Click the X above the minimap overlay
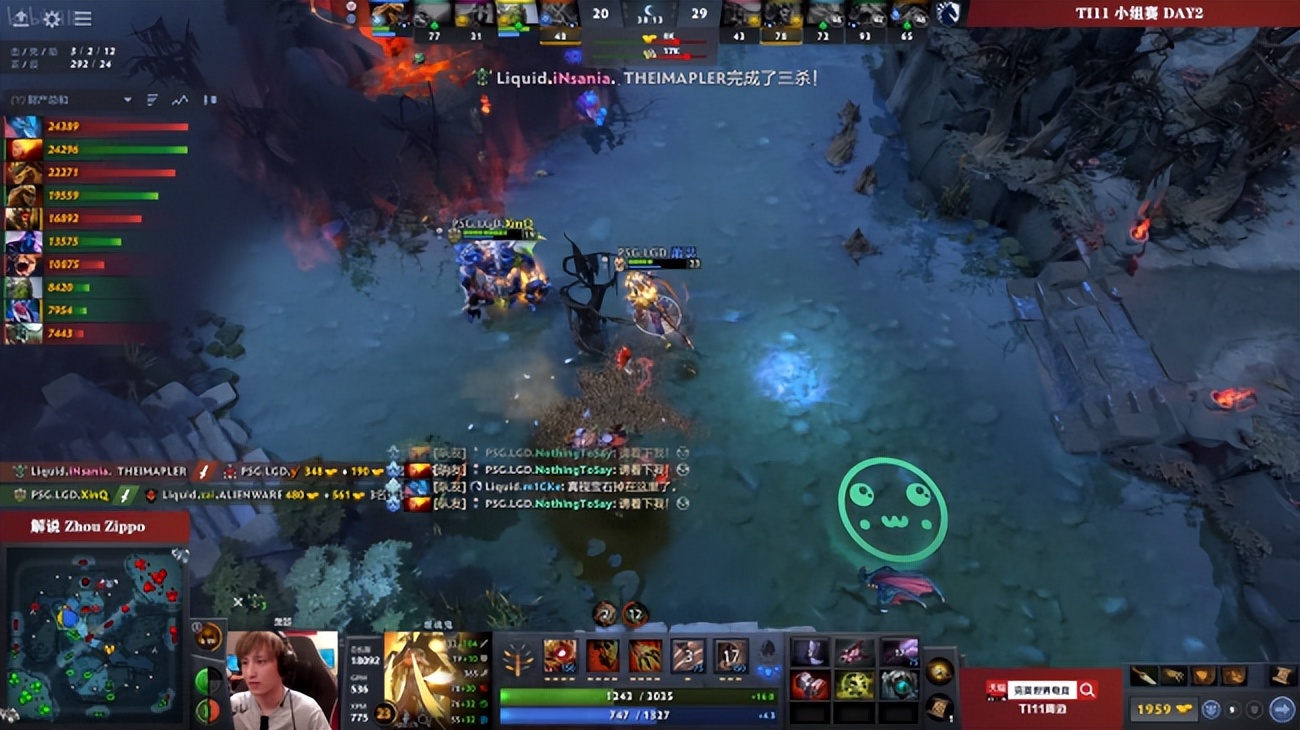 (x=237, y=601)
